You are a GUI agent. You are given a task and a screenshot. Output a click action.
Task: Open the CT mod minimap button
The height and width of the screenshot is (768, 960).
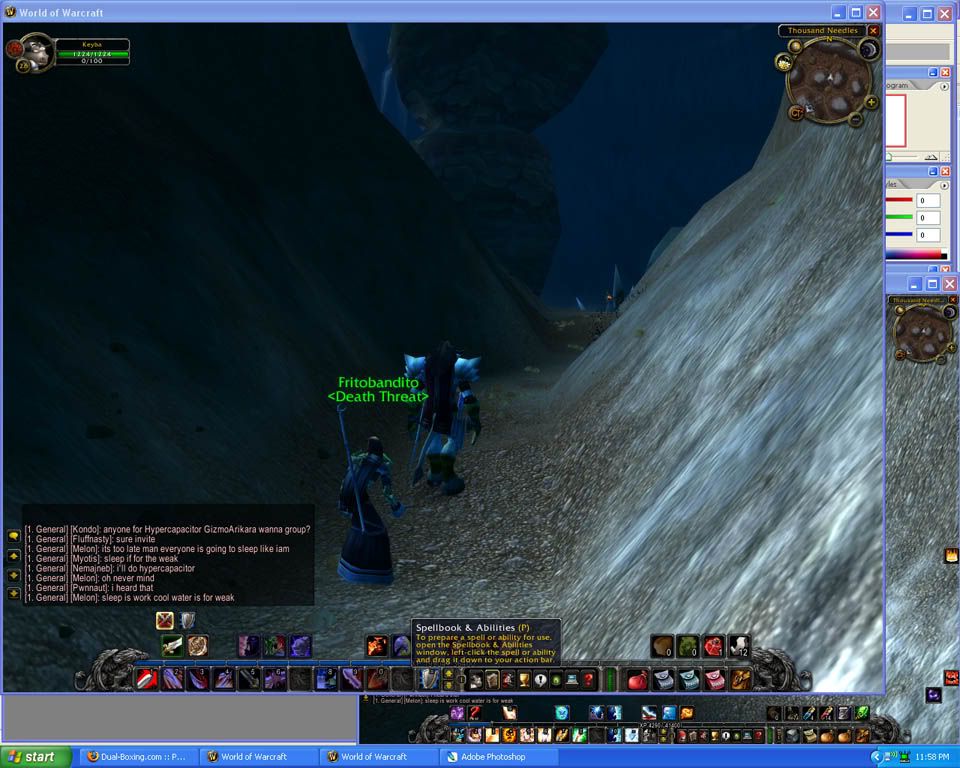coord(797,112)
